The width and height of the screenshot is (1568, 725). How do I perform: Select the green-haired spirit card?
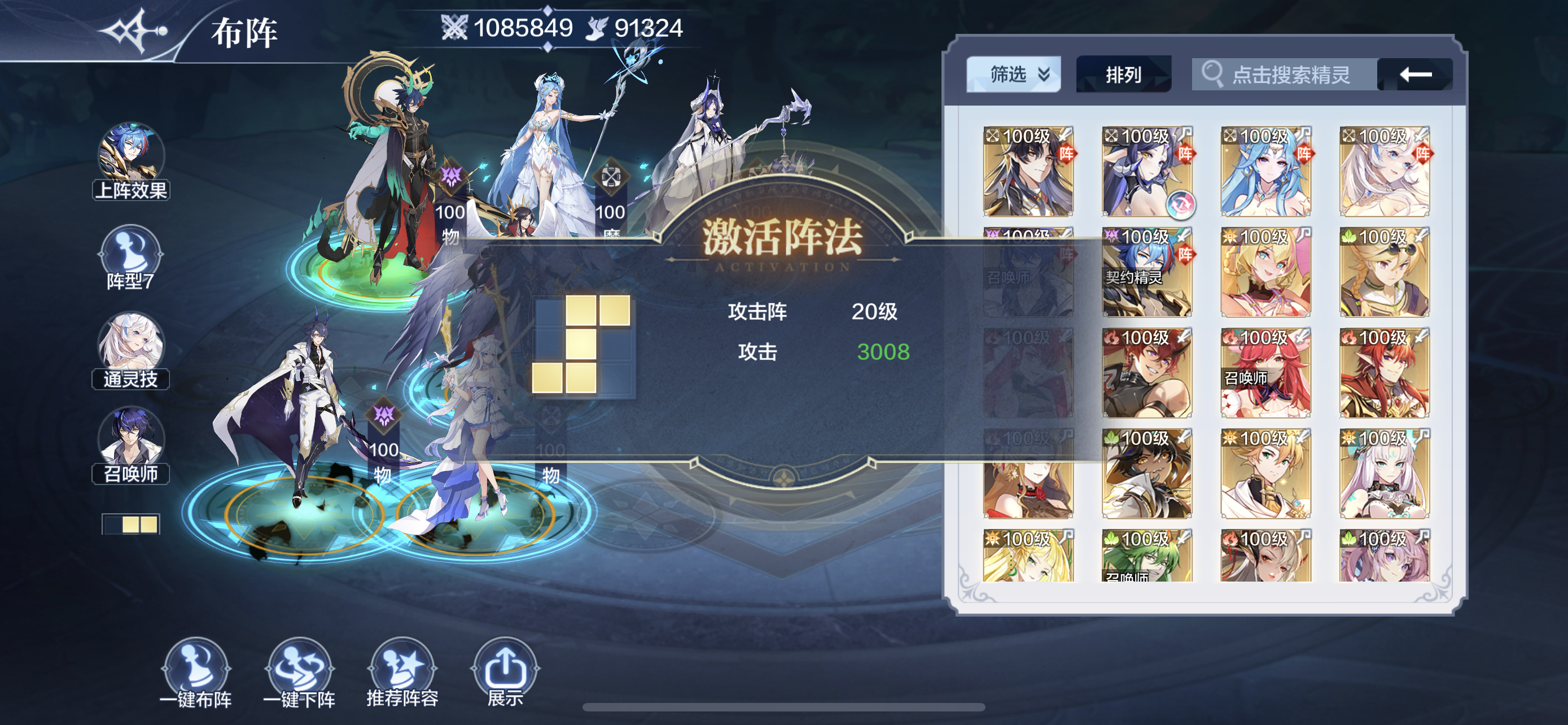click(x=1147, y=555)
